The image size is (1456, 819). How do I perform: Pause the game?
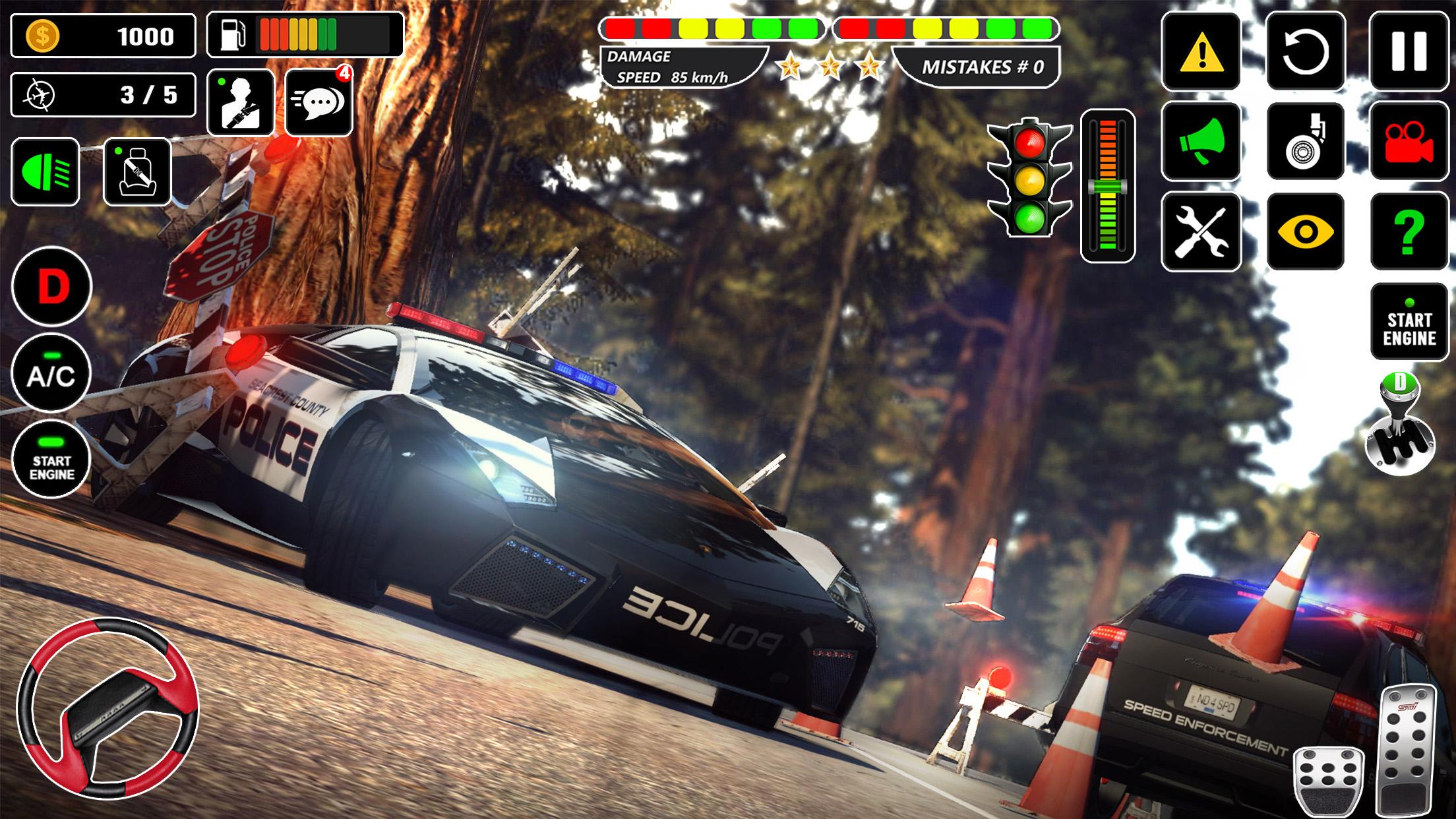tap(1409, 51)
